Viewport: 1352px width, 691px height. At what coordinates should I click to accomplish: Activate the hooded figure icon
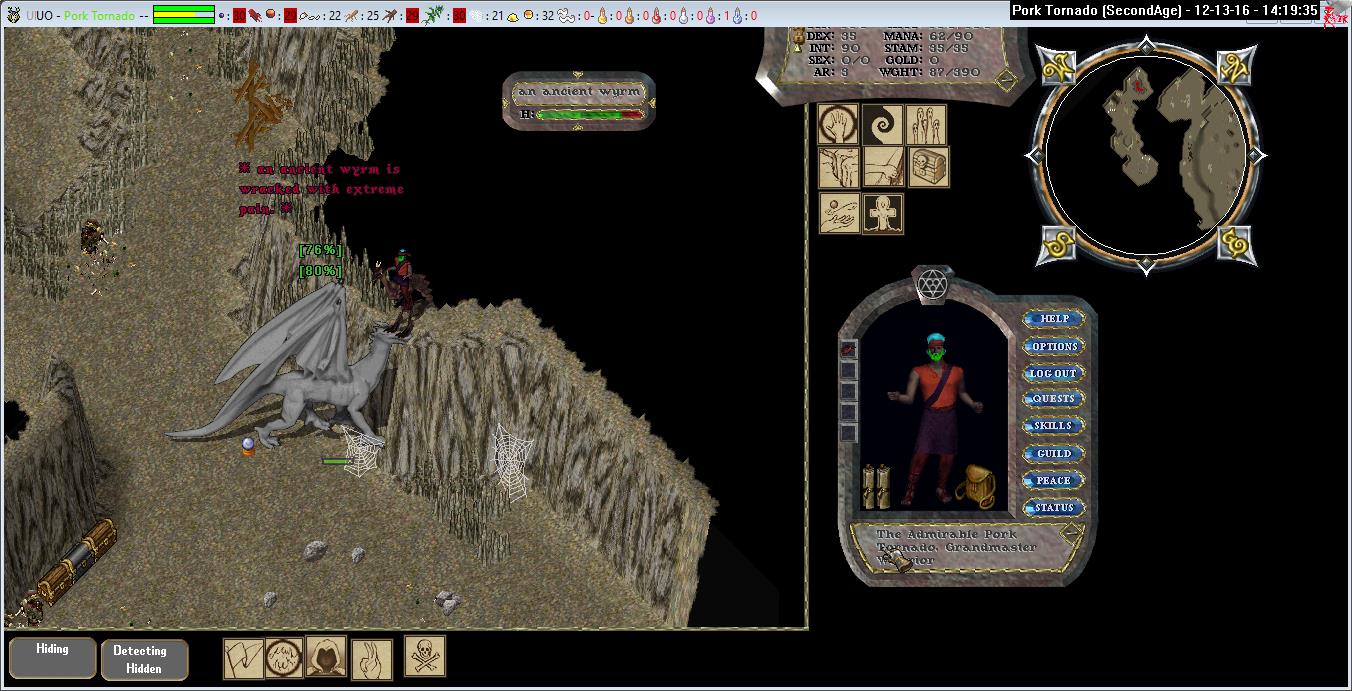point(326,656)
